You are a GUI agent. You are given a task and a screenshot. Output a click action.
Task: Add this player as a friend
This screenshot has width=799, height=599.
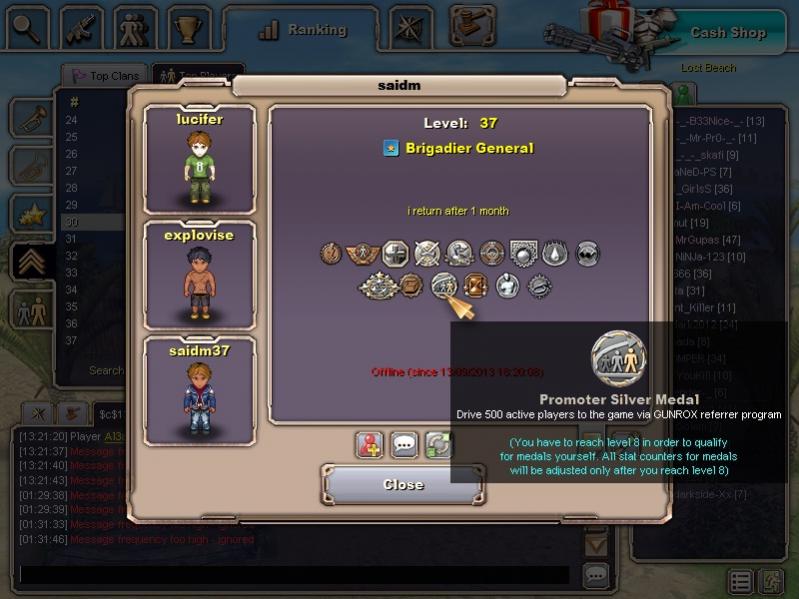coord(370,445)
